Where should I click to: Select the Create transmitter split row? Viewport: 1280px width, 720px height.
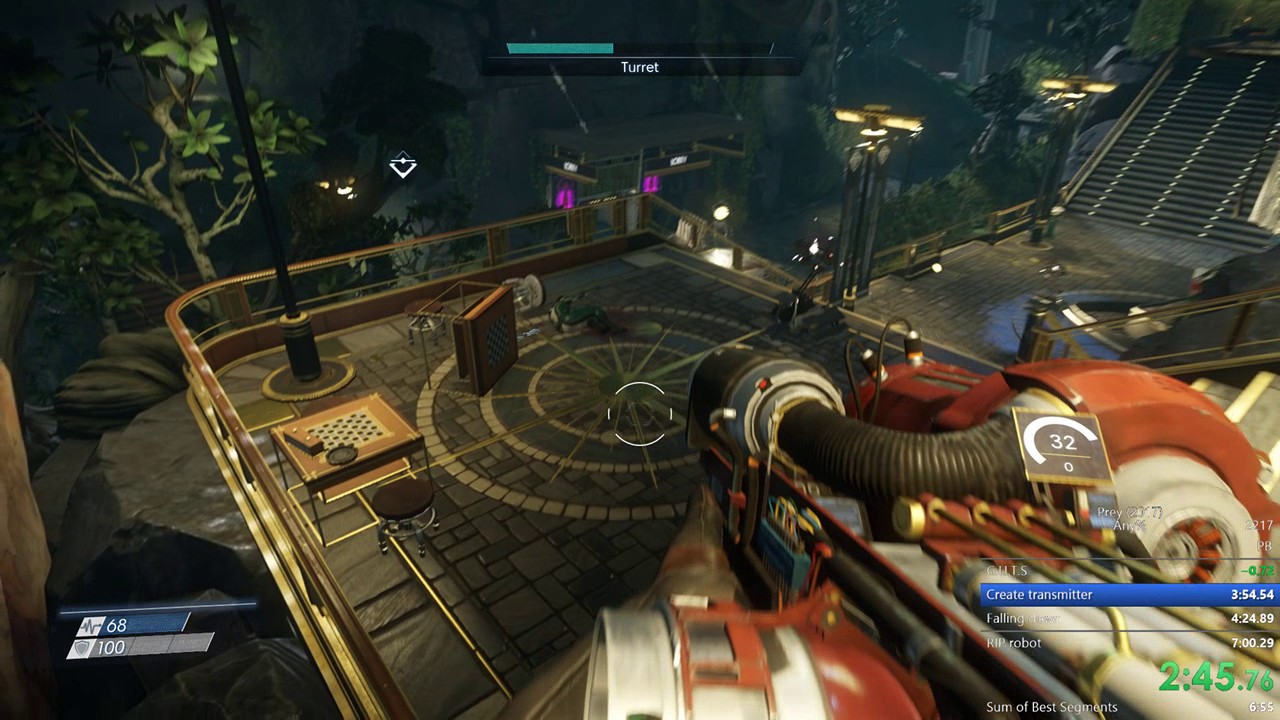point(1129,595)
